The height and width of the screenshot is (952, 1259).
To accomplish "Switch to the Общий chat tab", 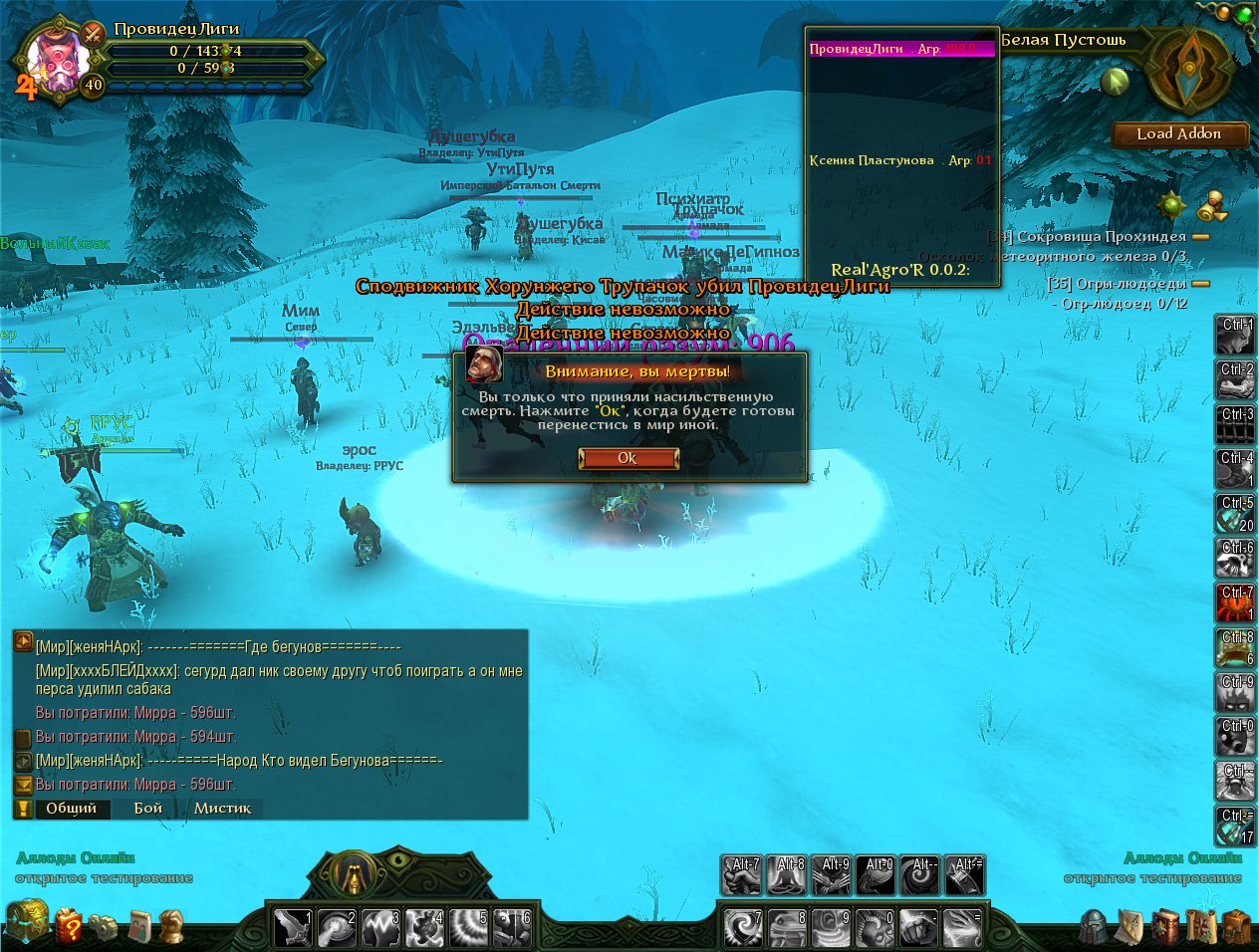I will [x=72, y=808].
